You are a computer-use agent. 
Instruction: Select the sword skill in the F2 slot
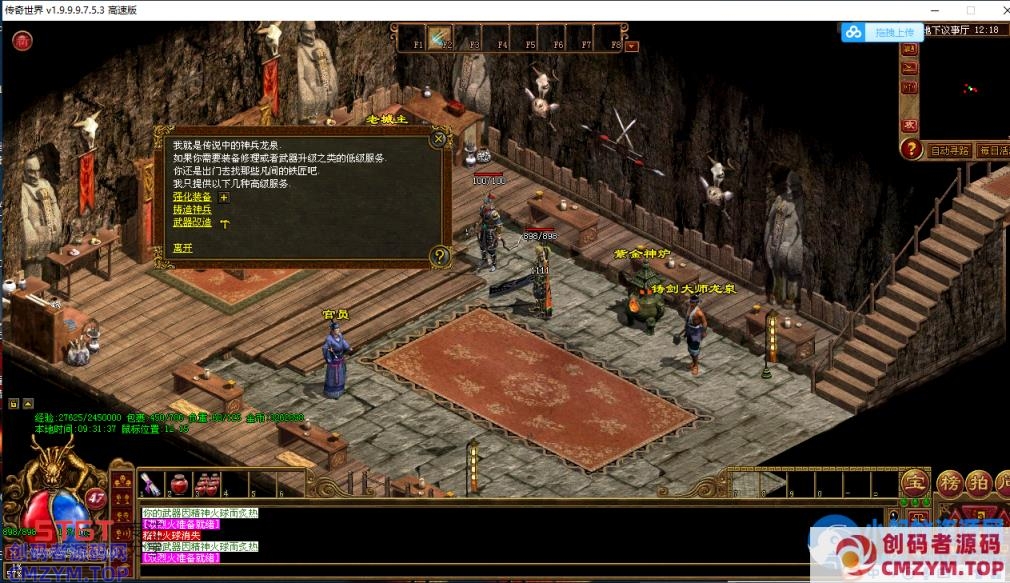(x=438, y=39)
